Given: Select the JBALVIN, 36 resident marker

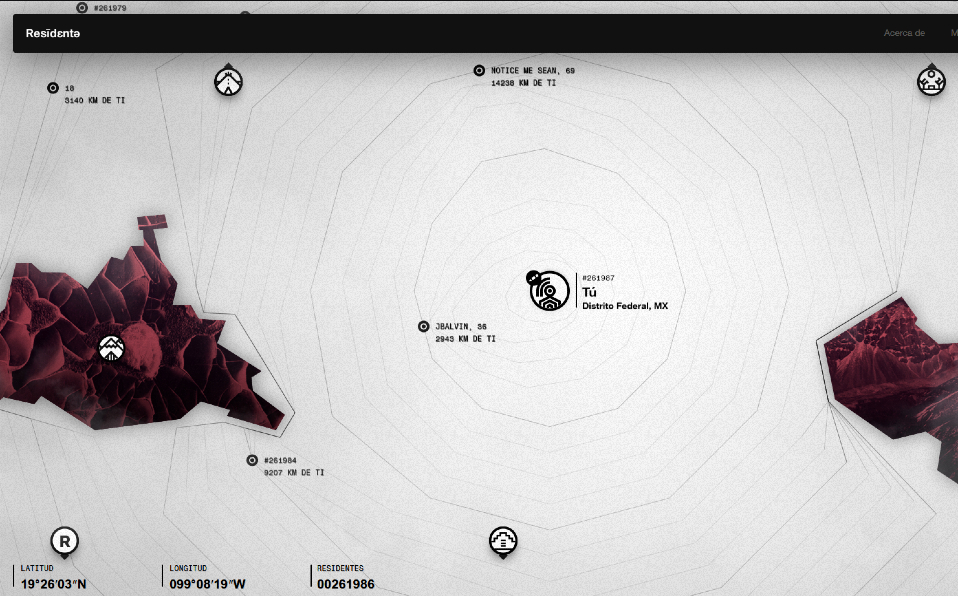Looking at the screenshot, I should pos(424,327).
